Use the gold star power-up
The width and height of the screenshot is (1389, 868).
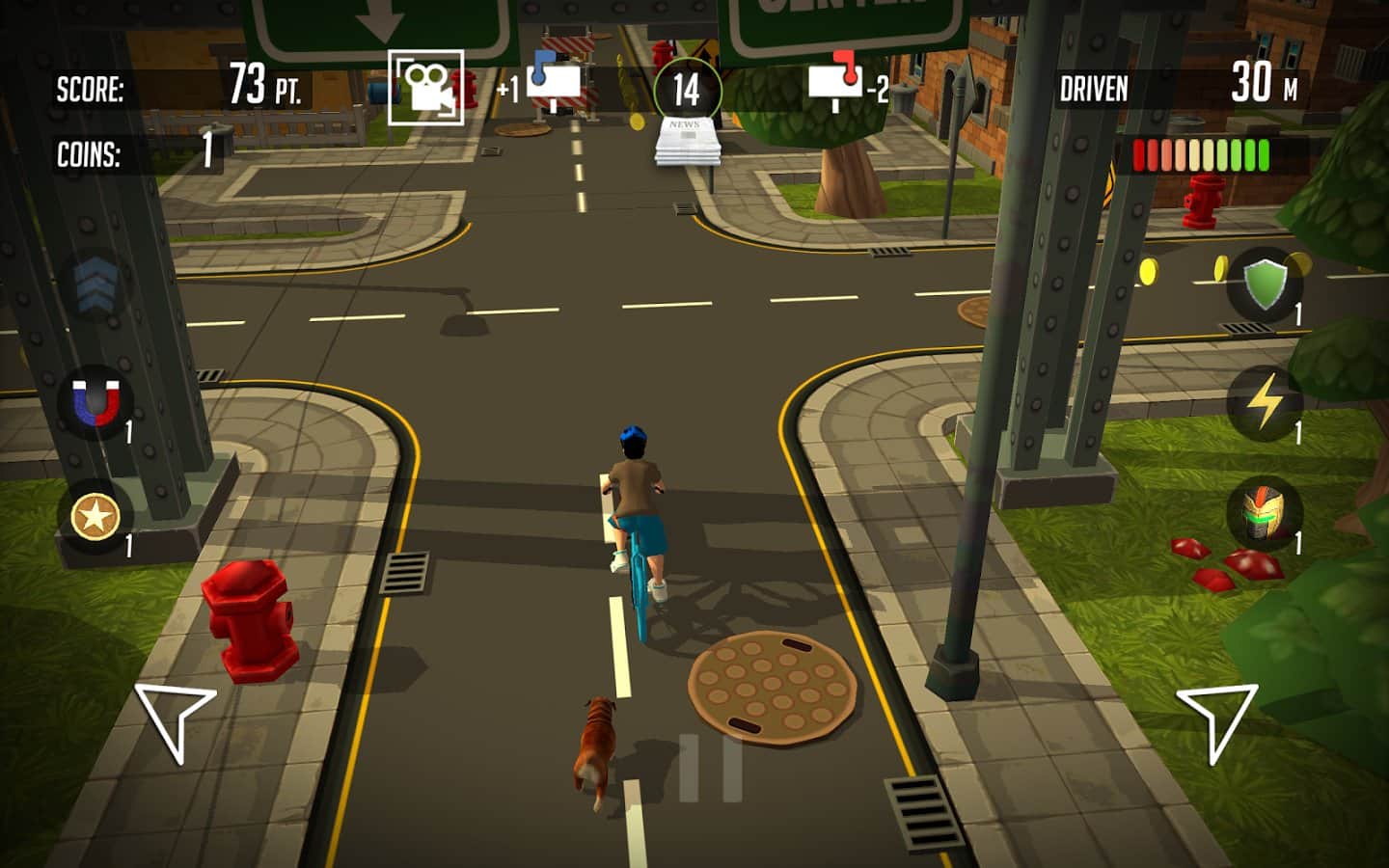95,518
